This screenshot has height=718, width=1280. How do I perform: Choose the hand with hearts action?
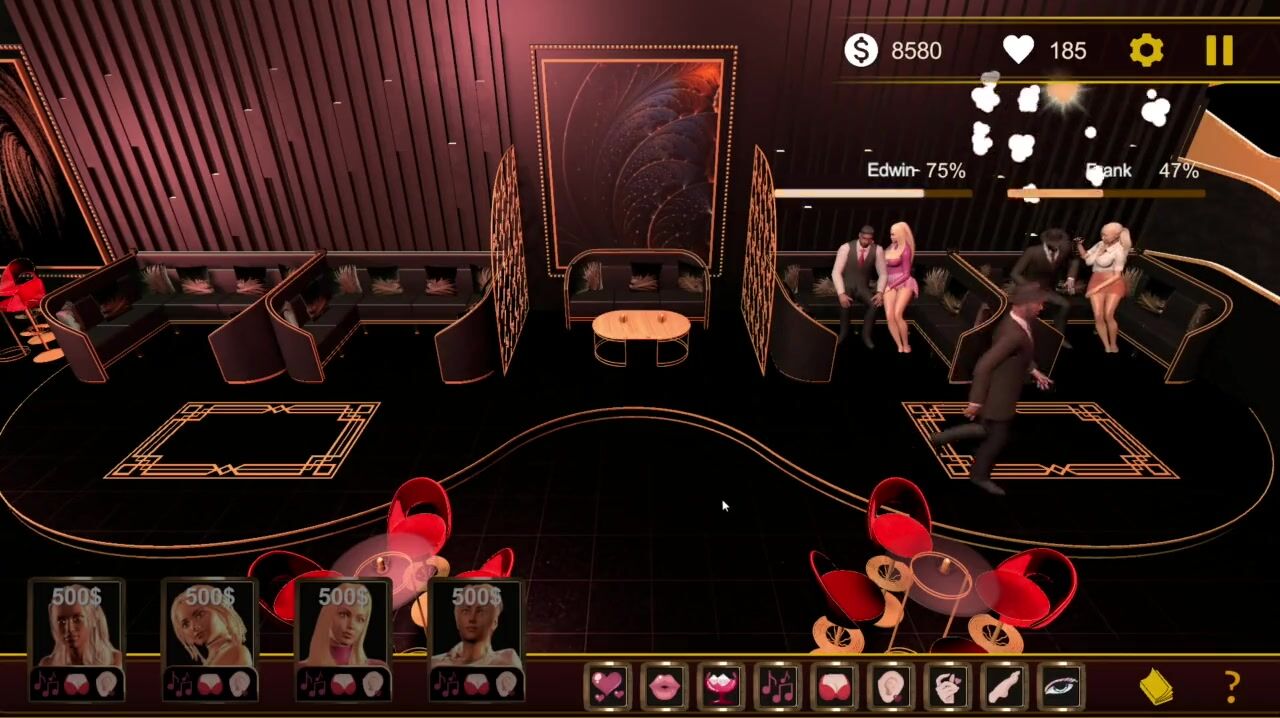point(948,686)
